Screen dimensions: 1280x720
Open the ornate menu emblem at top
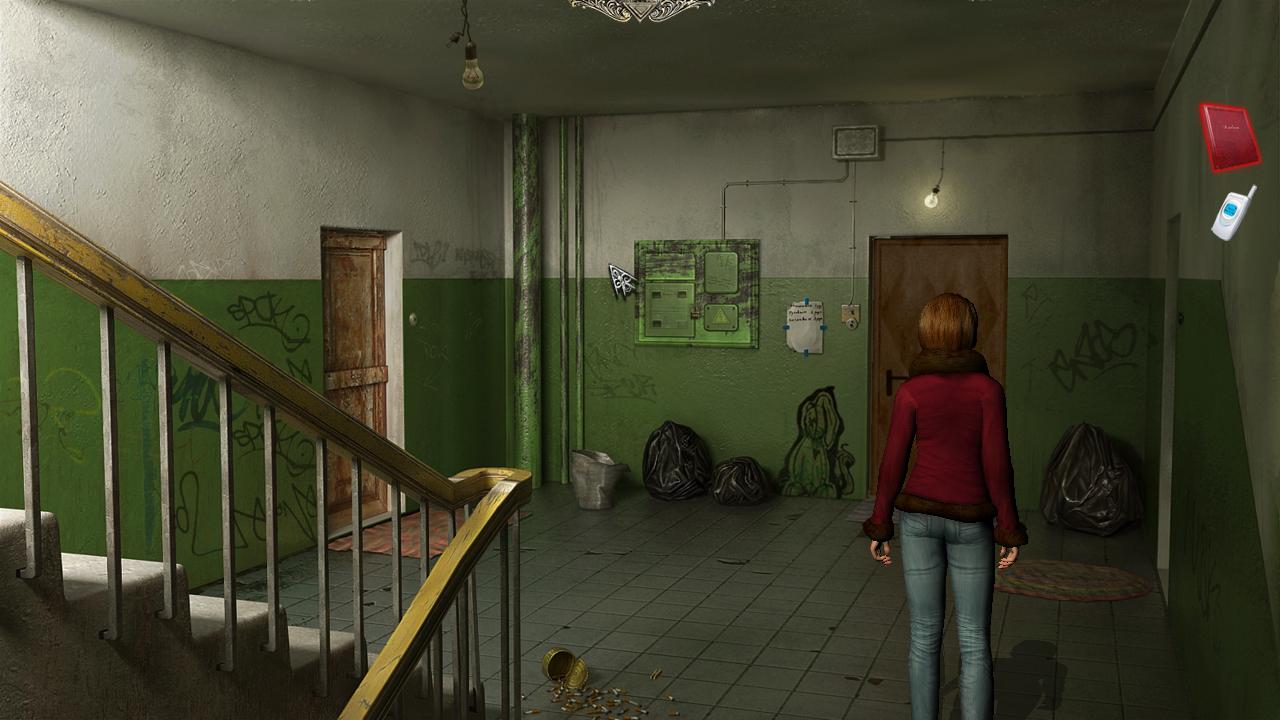click(x=642, y=8)
